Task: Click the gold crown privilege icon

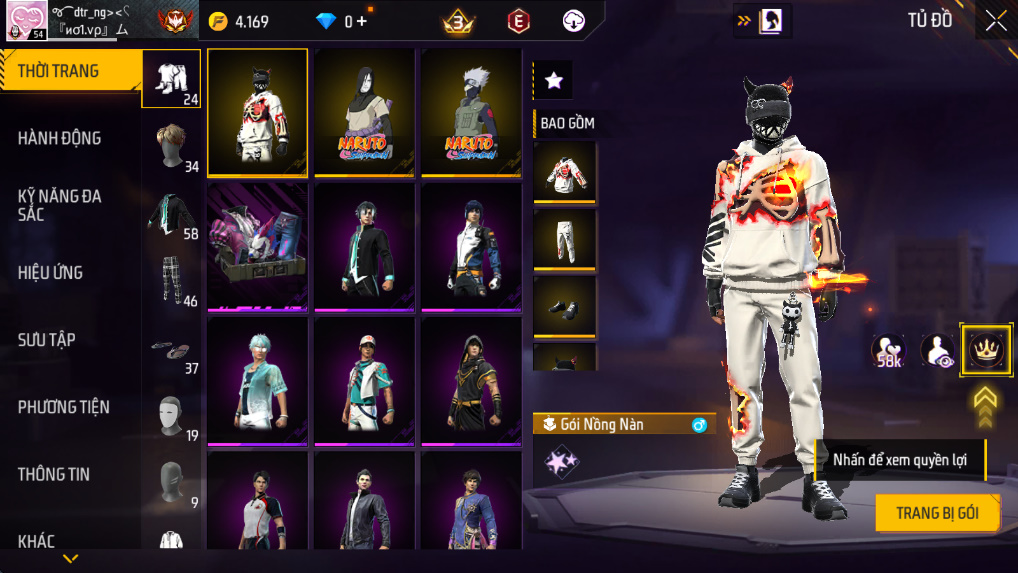Action: click(986, 350)
